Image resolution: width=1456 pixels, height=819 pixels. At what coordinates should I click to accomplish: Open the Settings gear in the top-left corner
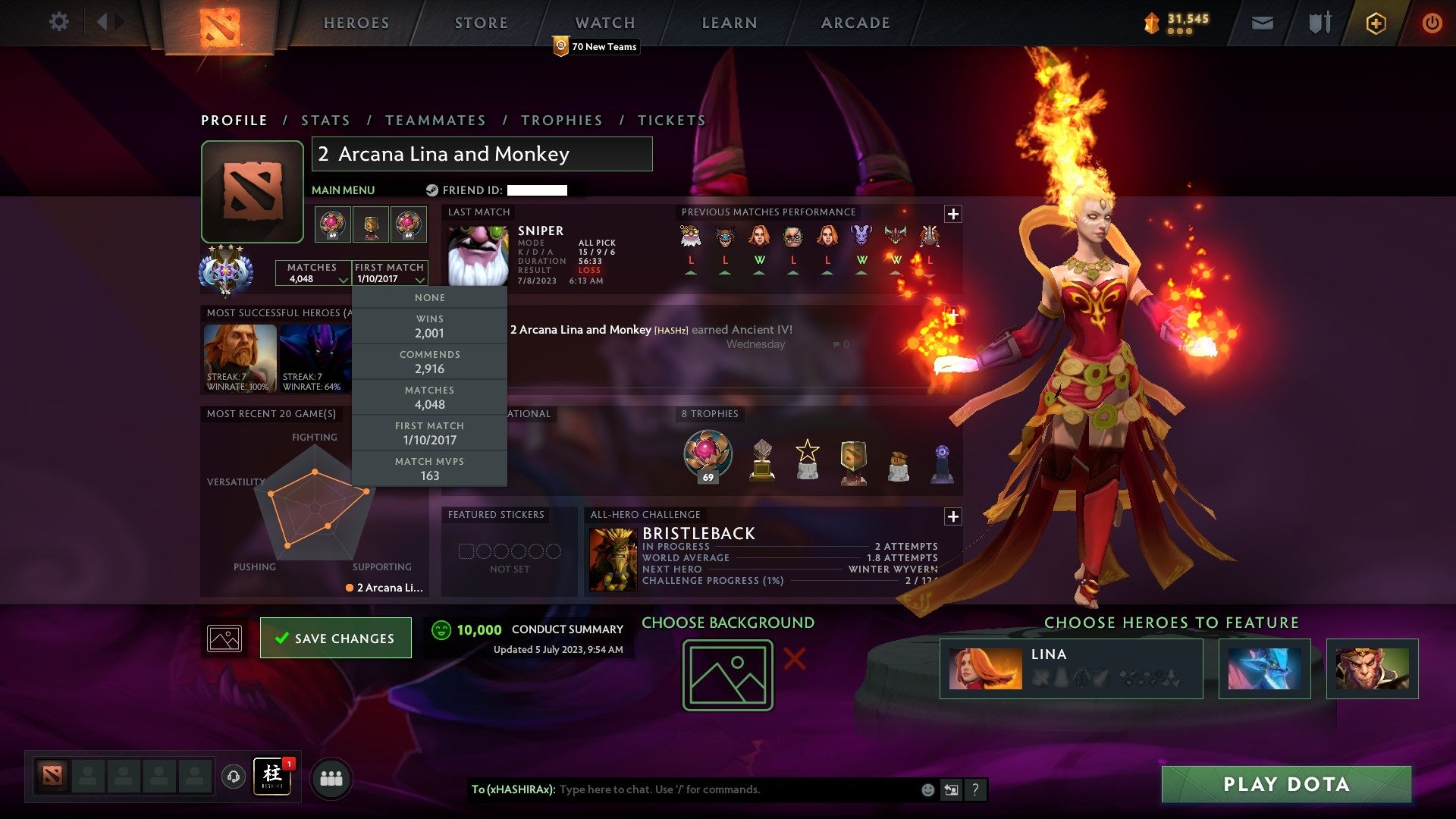pyautogui.click(x=58, y=22)
